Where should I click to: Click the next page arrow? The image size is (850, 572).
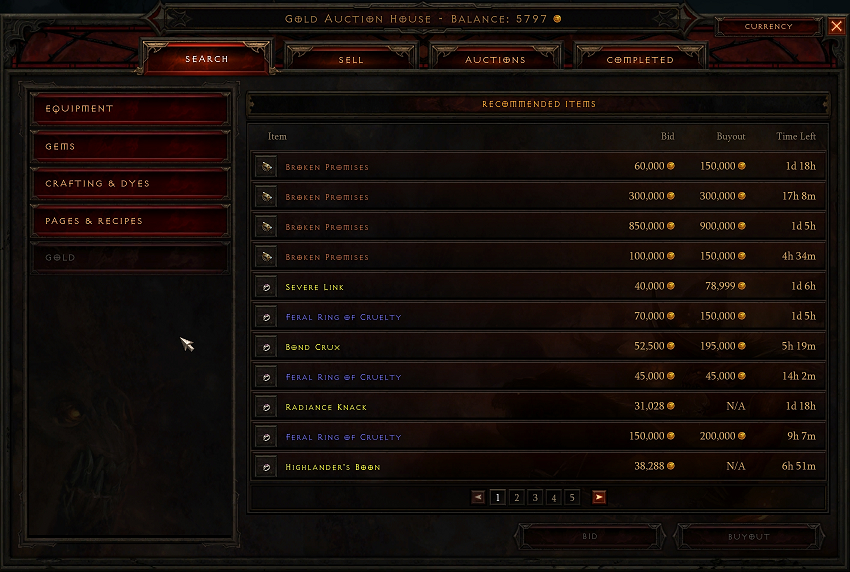point(598,497)
